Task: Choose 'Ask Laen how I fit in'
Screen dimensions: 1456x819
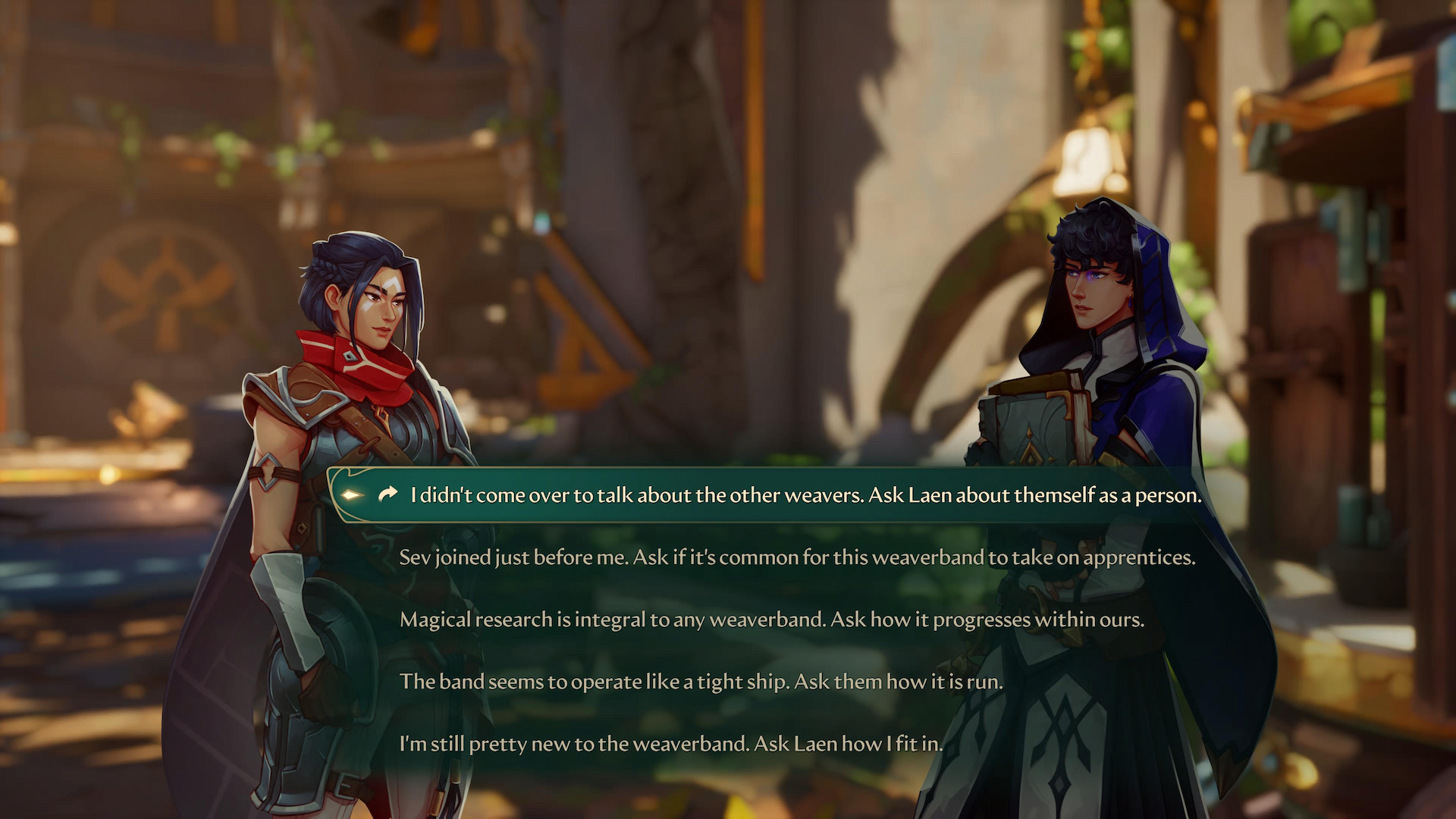Action: (671, 744)
